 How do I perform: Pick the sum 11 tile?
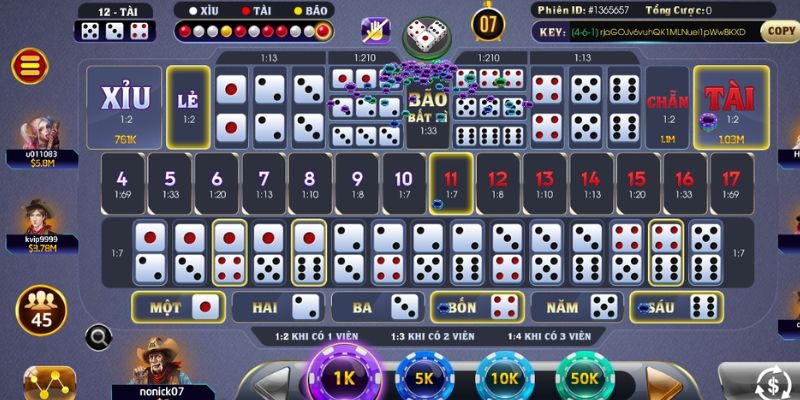point(451,184)
